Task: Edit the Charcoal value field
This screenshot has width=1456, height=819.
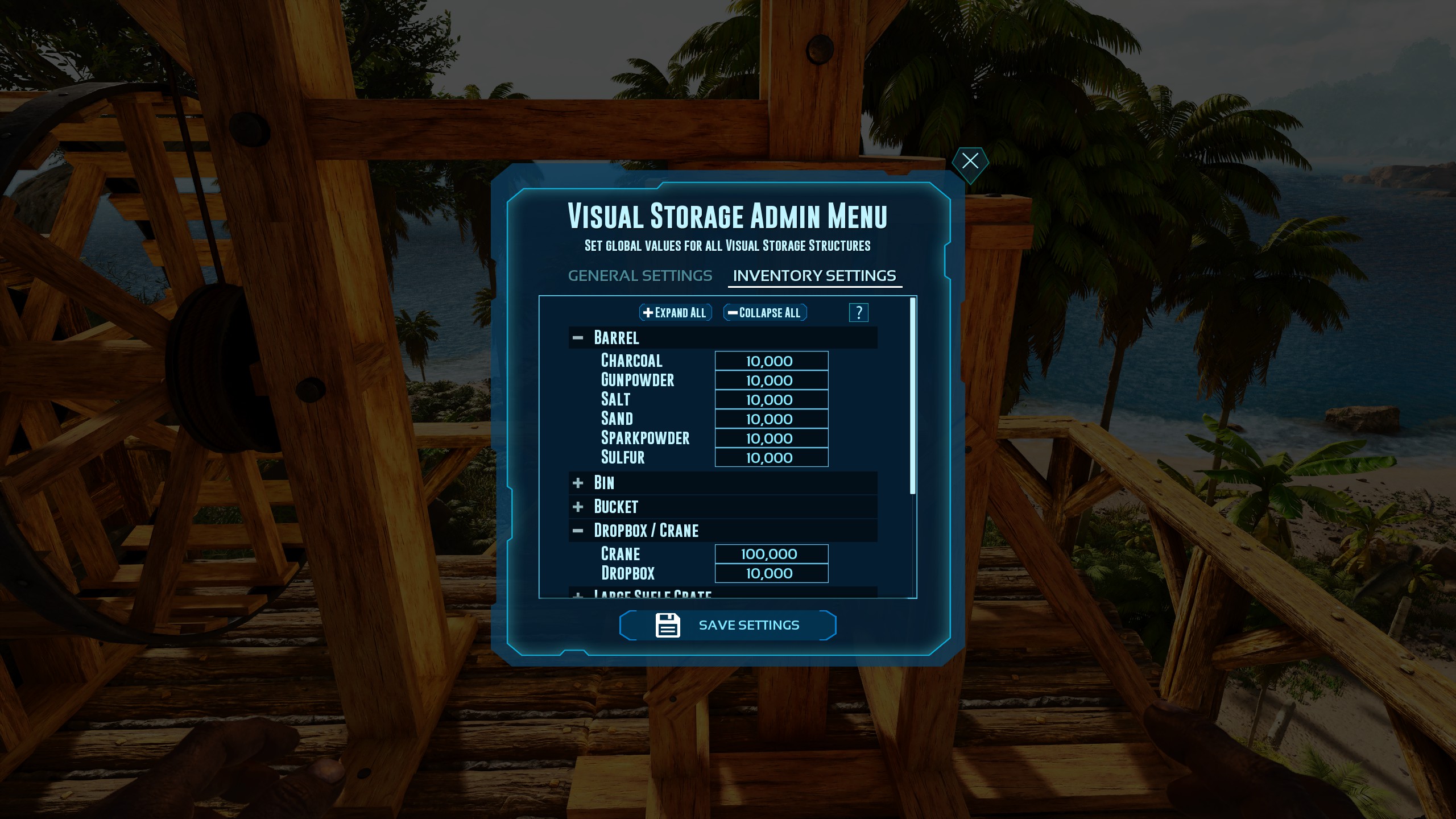Action: 771,361
